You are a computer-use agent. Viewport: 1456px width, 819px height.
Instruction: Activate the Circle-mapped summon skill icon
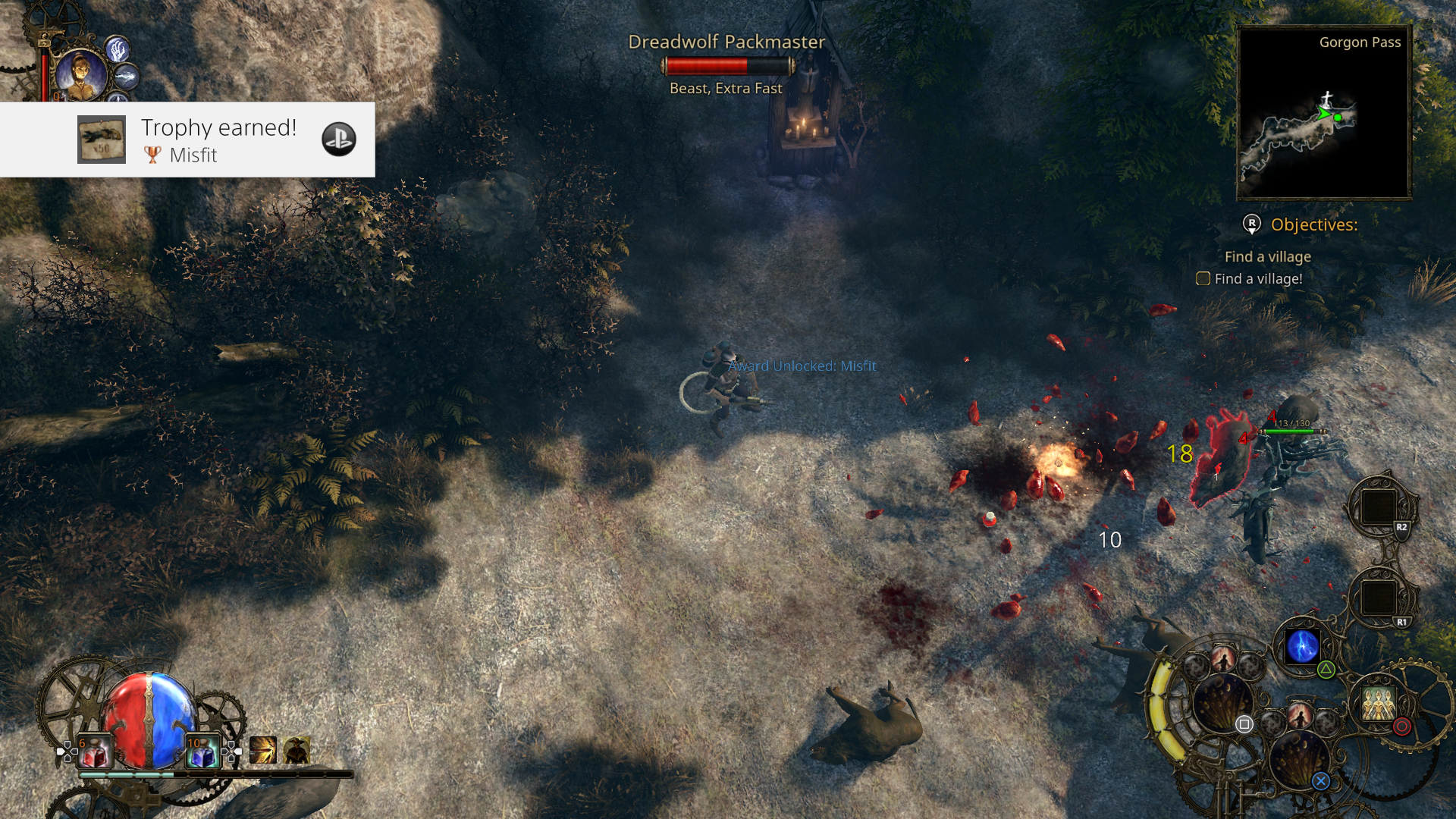pos(1378,708)
